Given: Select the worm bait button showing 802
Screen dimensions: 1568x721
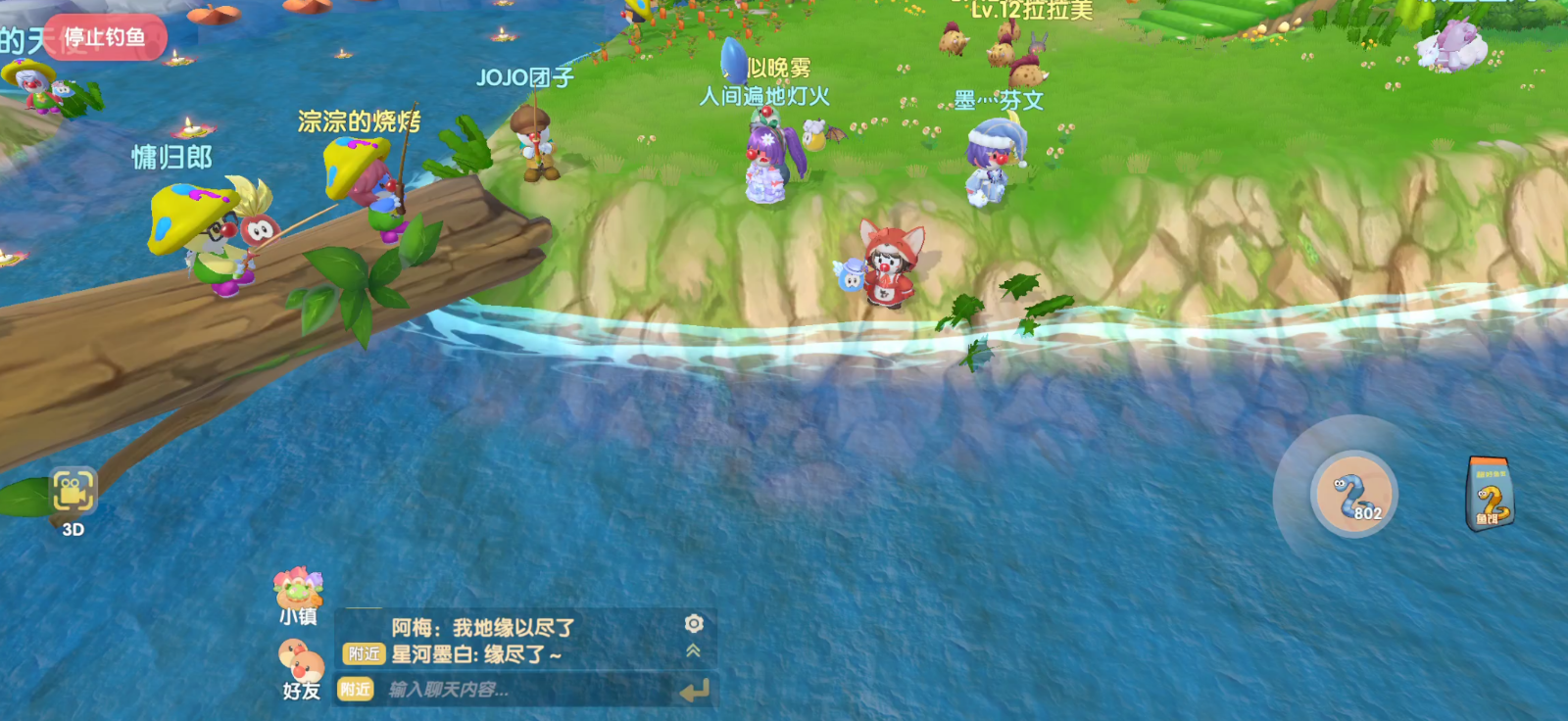Looking at the screenshot, I should [1353, 494].
